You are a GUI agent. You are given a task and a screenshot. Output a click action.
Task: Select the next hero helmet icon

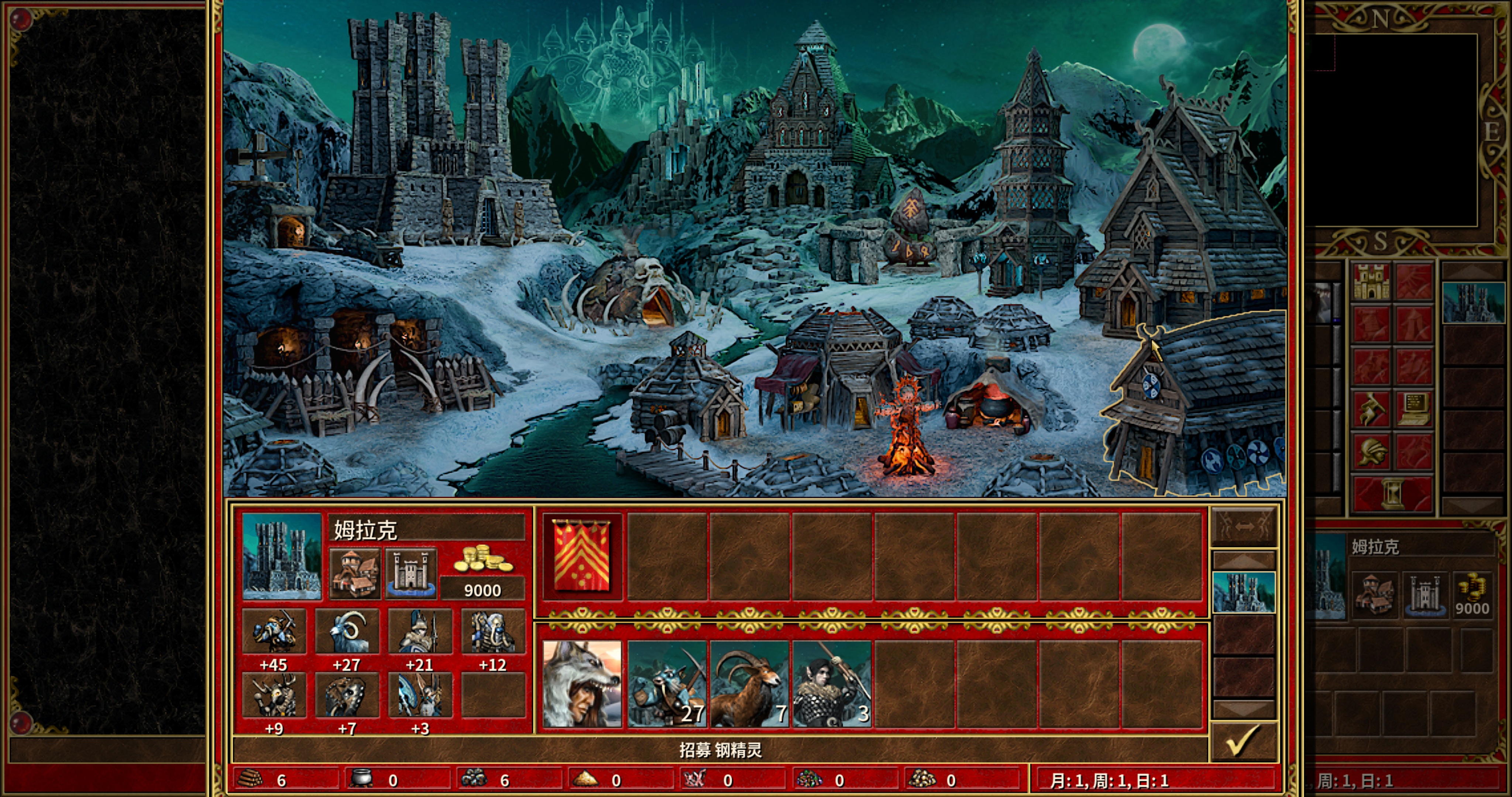(1372, 451)
